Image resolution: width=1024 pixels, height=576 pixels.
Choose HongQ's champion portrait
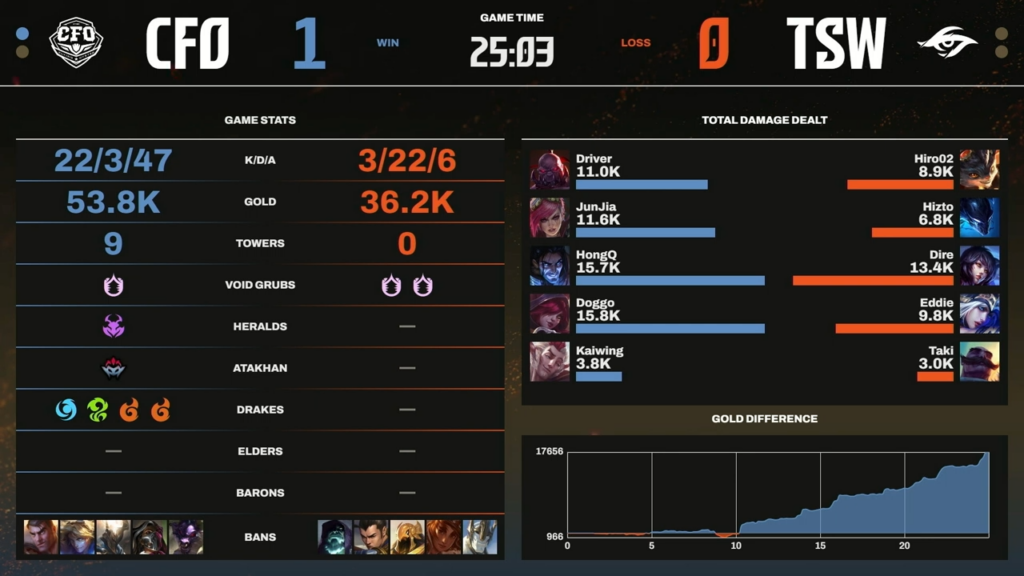549,266
